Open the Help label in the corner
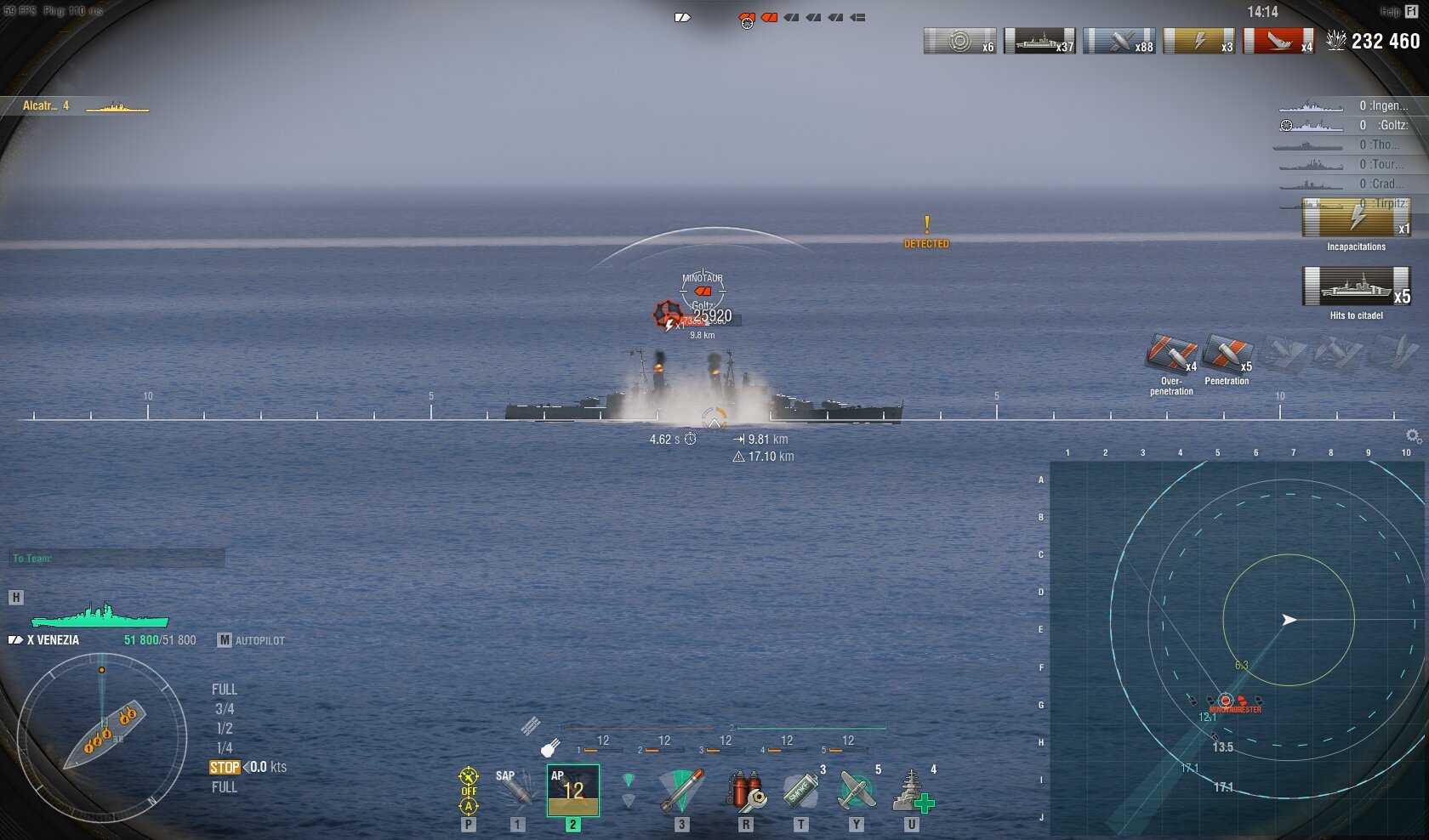 pyautogui.click(x=1390, y=11)
